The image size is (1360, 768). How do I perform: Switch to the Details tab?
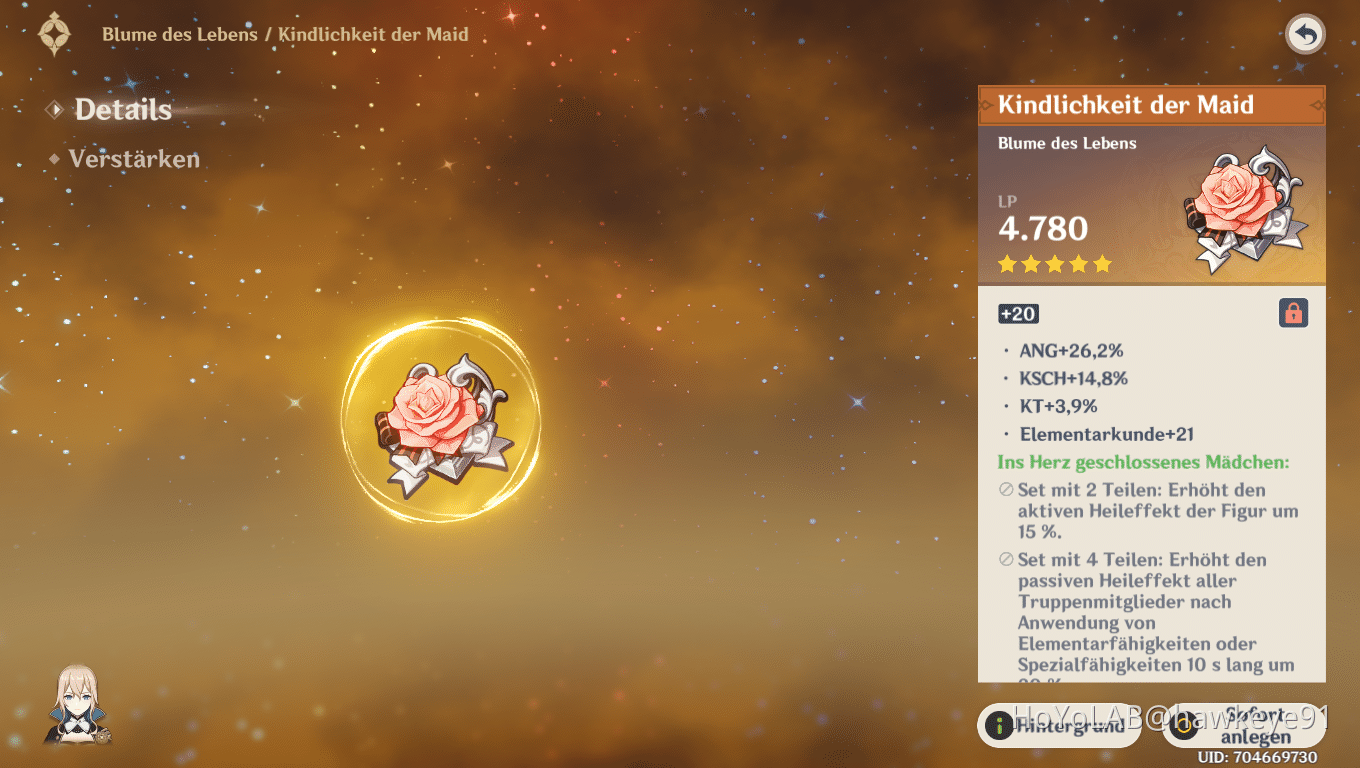pyautogui.click(x=122, y=110)
